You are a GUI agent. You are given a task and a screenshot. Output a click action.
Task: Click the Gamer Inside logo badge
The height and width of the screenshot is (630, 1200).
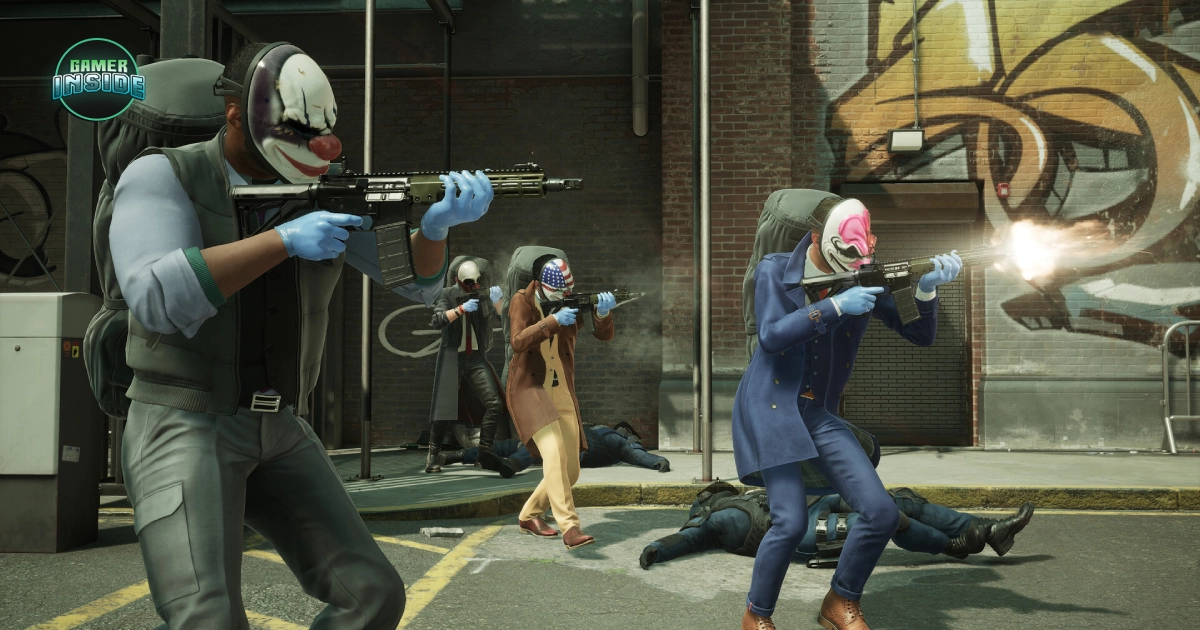pyautogui.click(x=97, y=80)
